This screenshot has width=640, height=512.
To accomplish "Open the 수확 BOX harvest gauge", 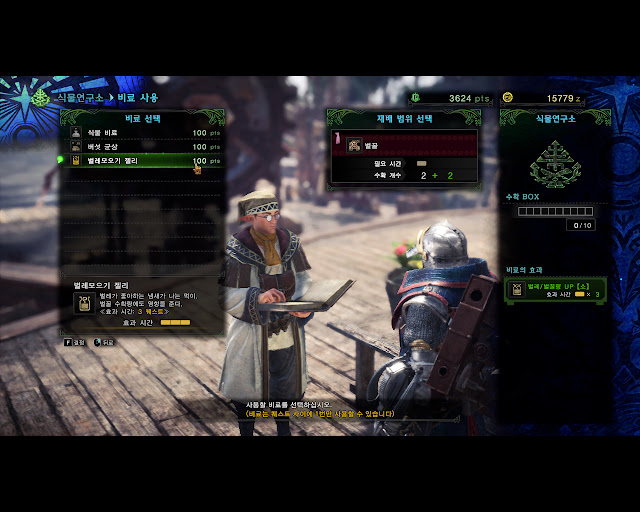I will [554, 211].
